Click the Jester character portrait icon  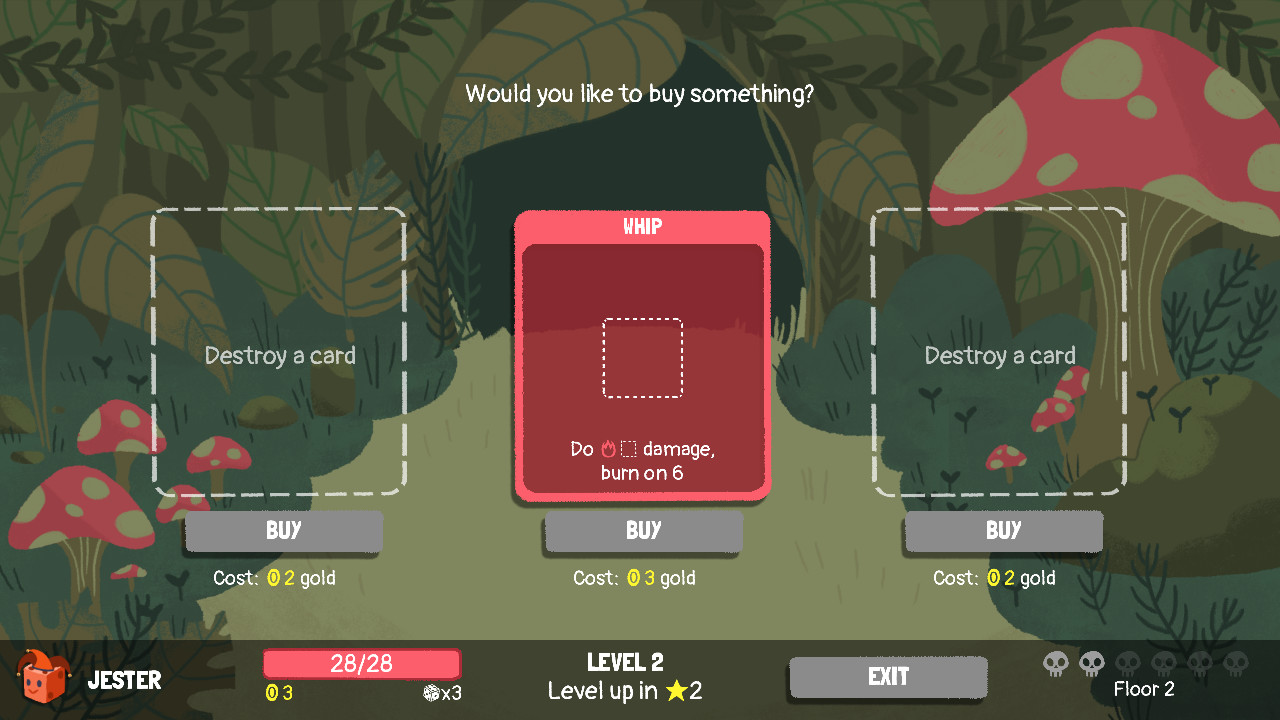42,678
